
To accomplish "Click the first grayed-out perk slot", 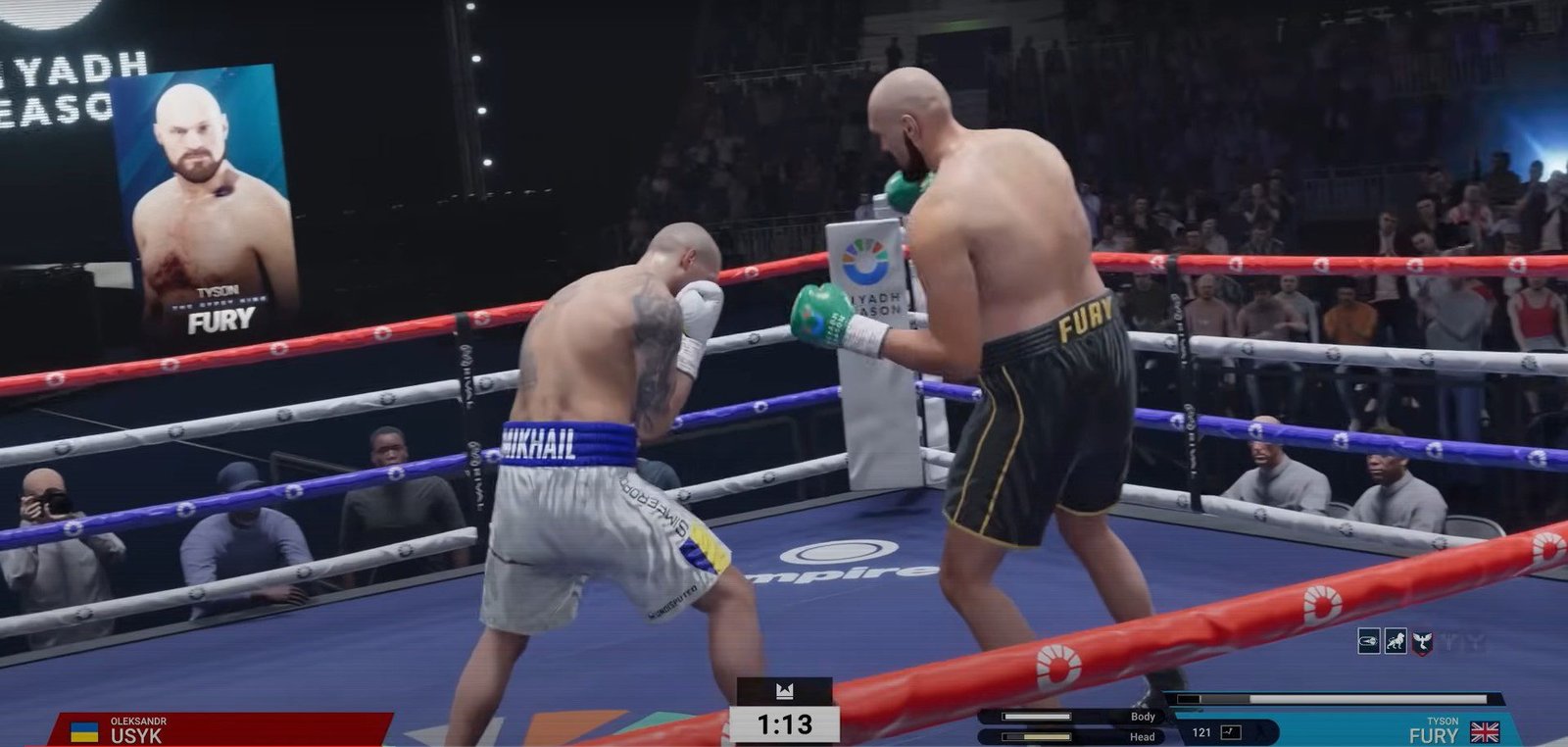I will point(1448,642).
